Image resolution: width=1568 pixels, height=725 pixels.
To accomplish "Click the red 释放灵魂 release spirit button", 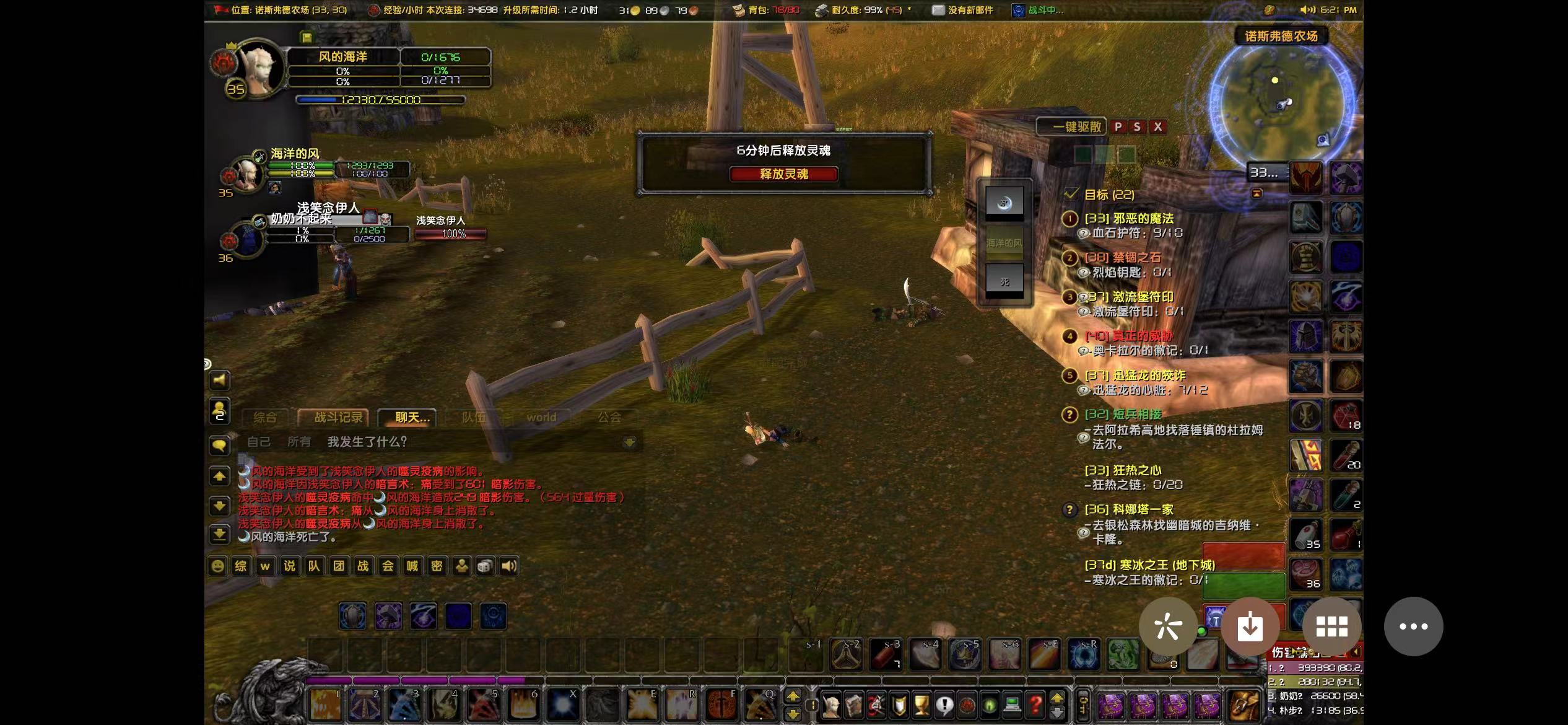I will click(783, 174).
